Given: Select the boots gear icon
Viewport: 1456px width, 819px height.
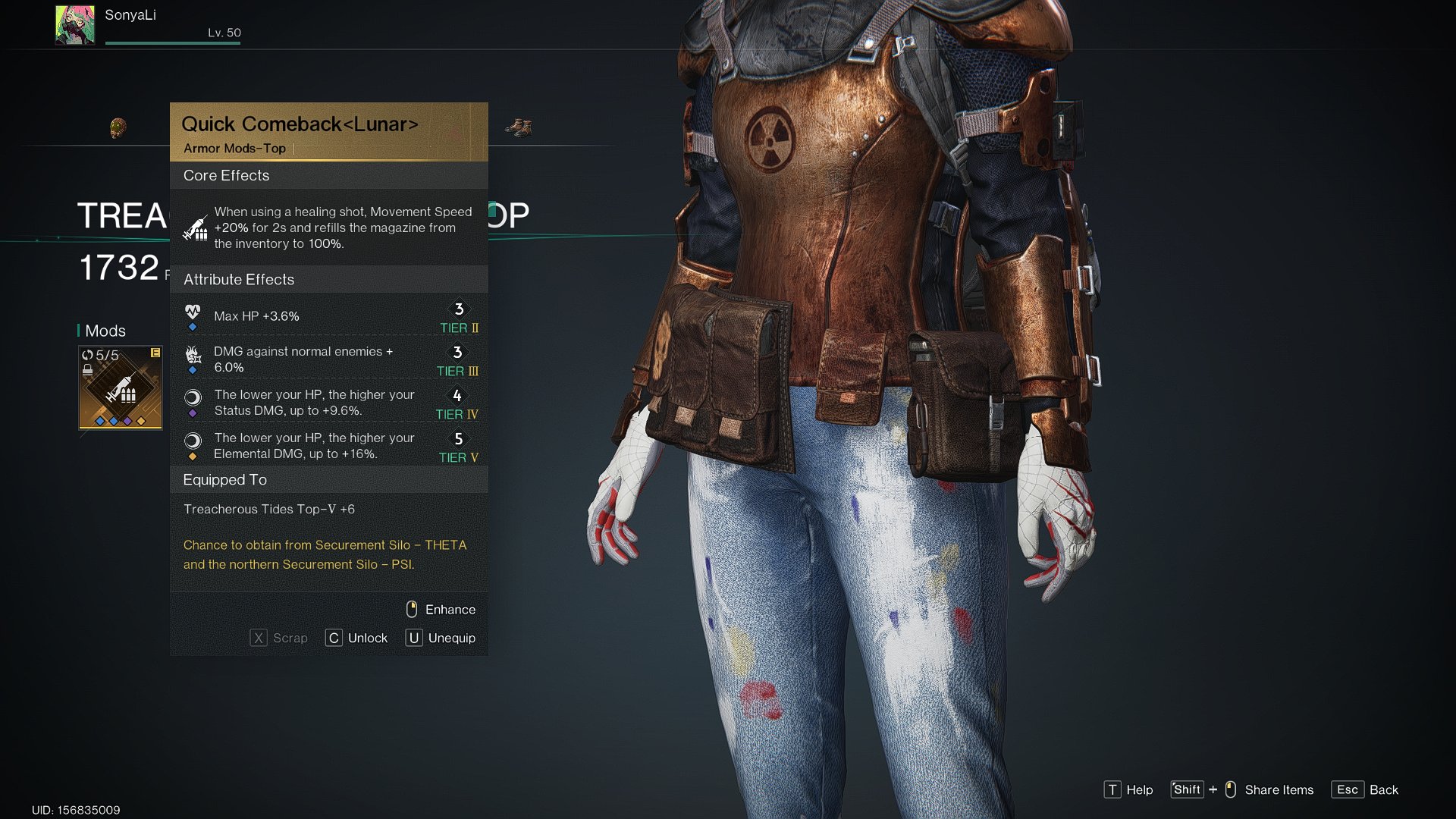Looking at the screenshot, I should tap(519, 127).
